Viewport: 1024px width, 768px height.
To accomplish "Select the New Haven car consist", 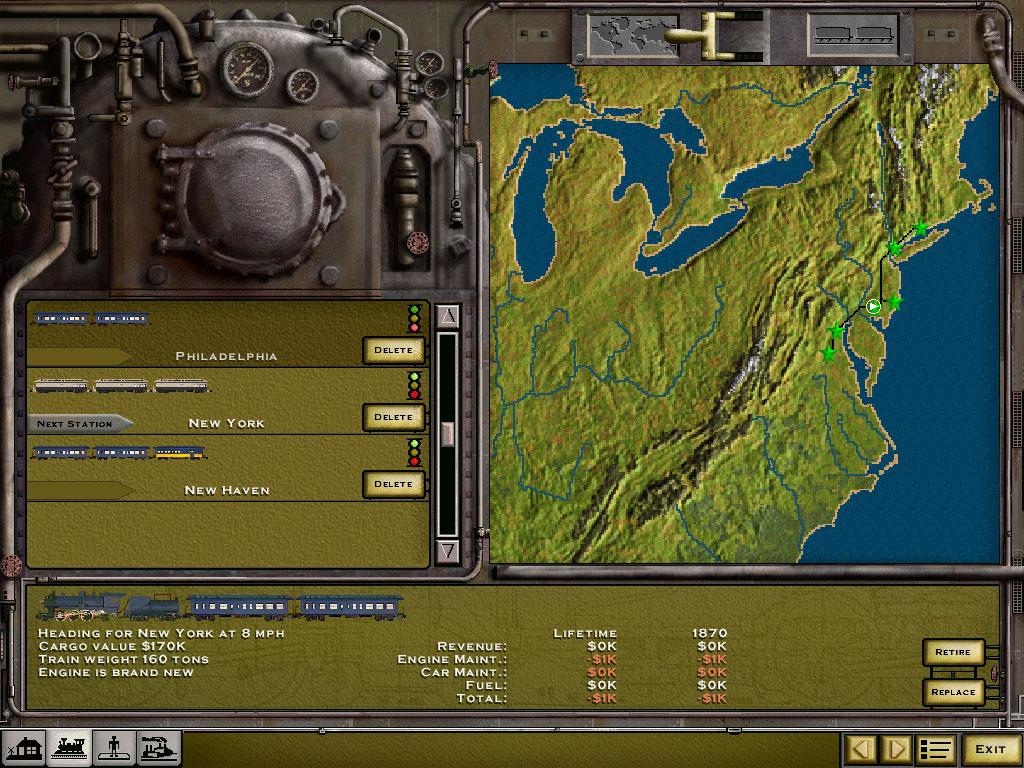I will (118, 453).
